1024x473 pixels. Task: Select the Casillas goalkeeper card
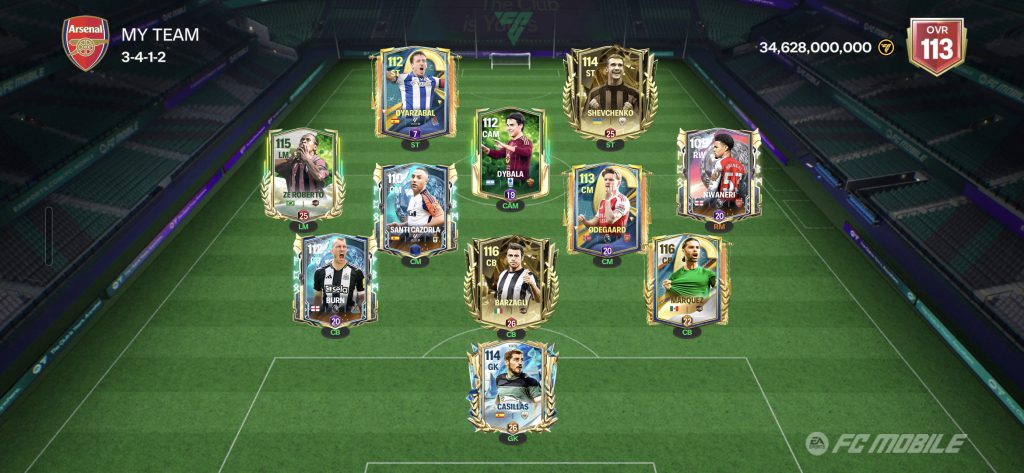[x=511, y=387]
